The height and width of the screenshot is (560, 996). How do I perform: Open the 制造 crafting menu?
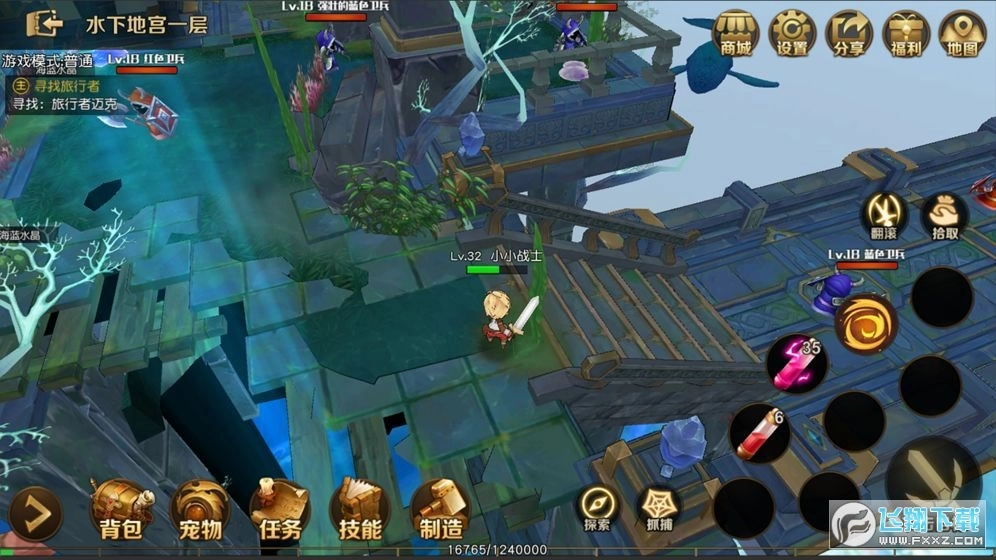click(439, 510)
